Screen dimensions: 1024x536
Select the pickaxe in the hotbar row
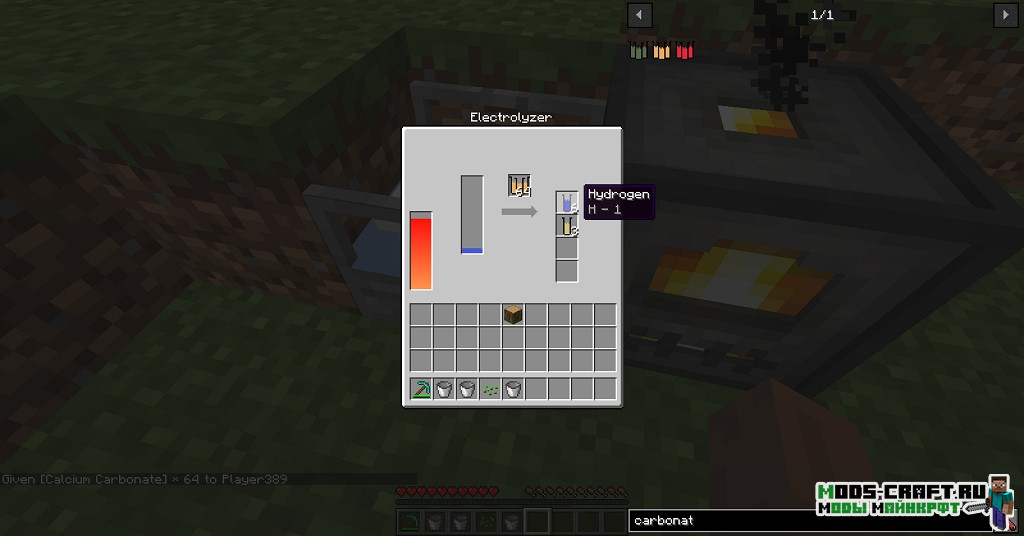(x=421, y=389)
